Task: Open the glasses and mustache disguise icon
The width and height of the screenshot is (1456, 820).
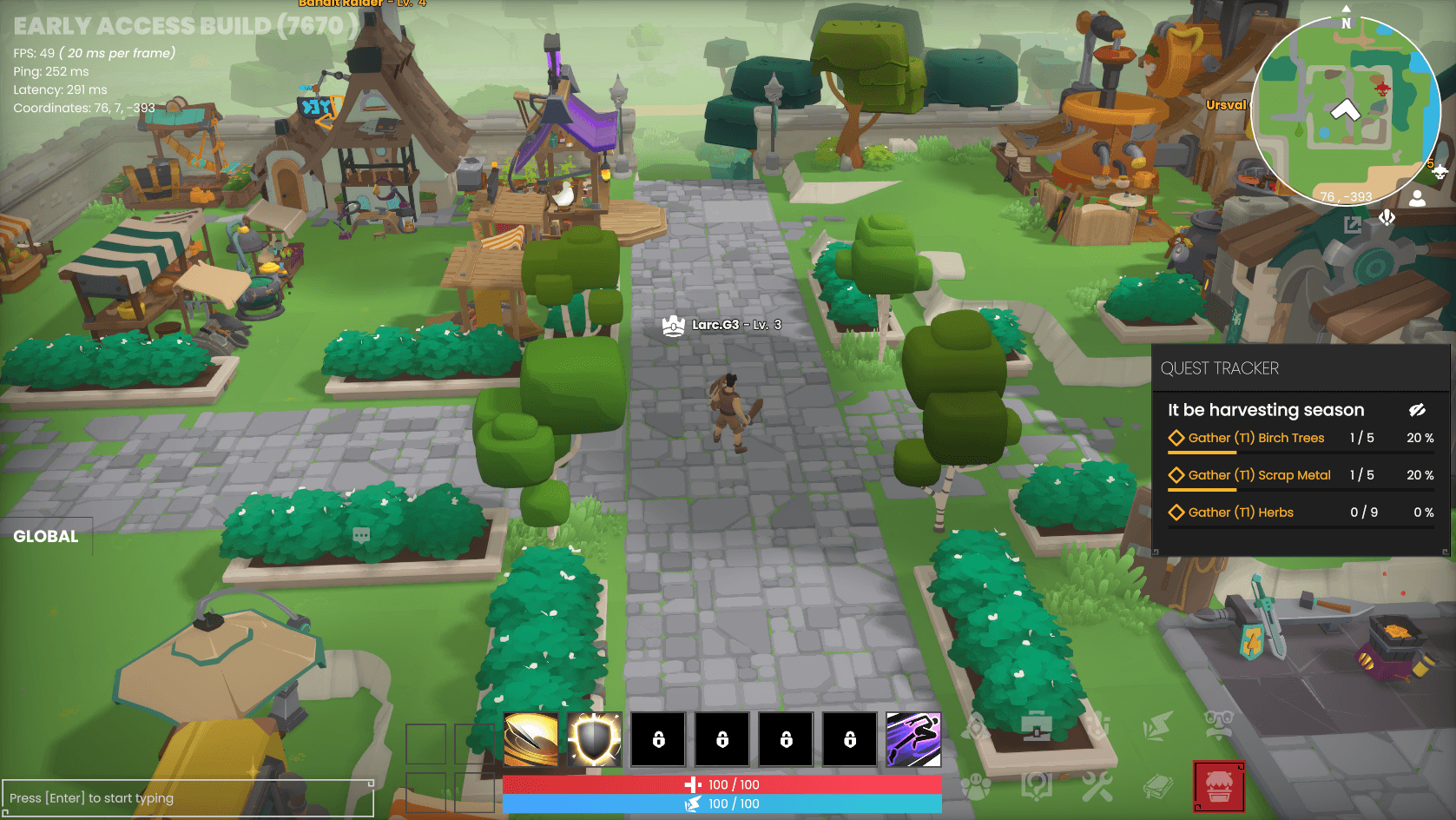Action: point(1219,724)
